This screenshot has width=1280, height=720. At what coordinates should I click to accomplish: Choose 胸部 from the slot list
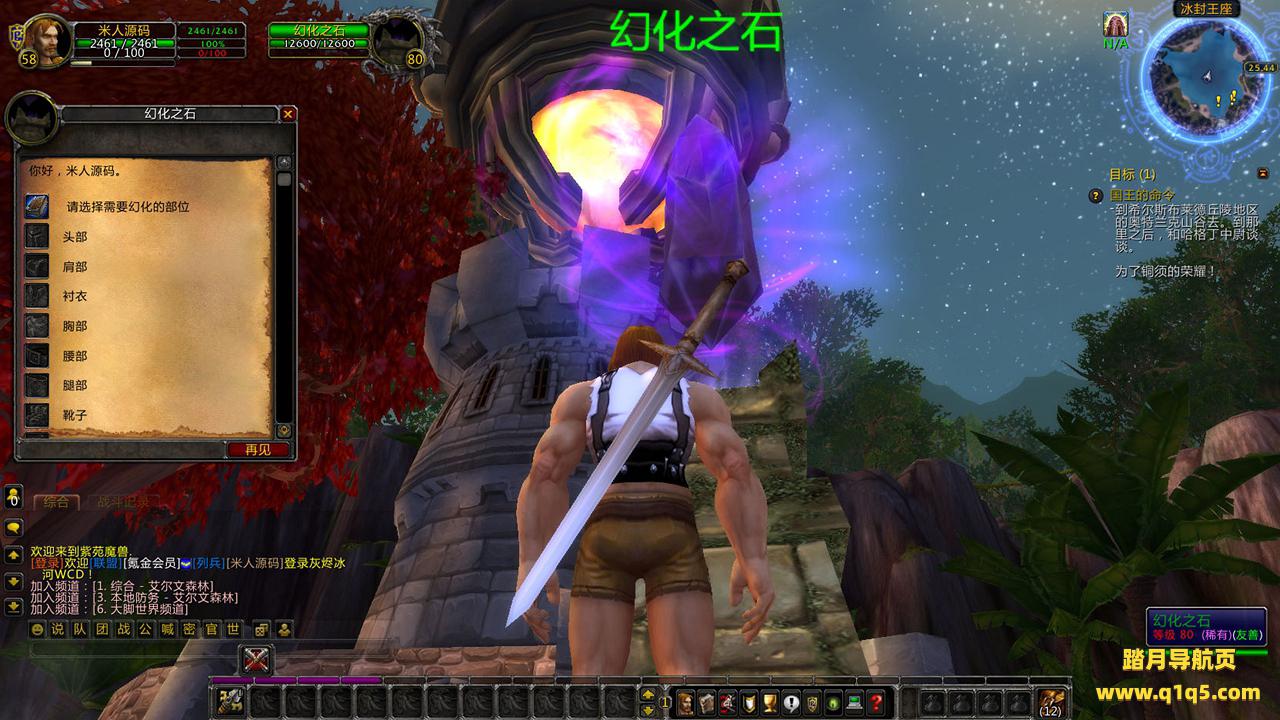(75, 326)
